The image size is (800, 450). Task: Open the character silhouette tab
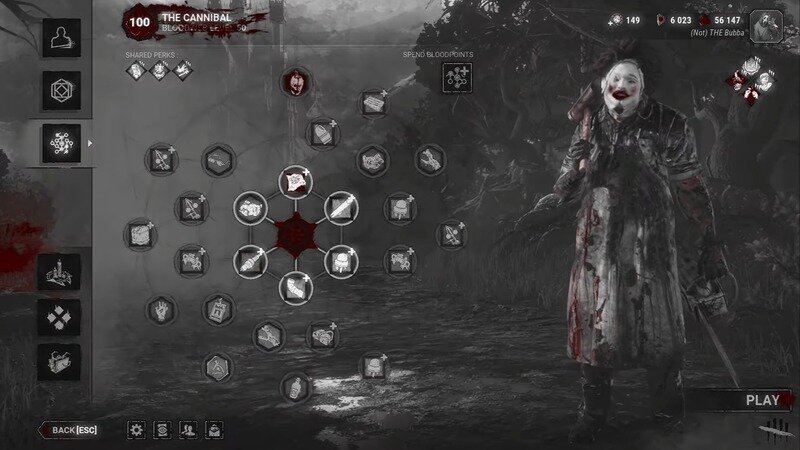click(x=59, y=37)
